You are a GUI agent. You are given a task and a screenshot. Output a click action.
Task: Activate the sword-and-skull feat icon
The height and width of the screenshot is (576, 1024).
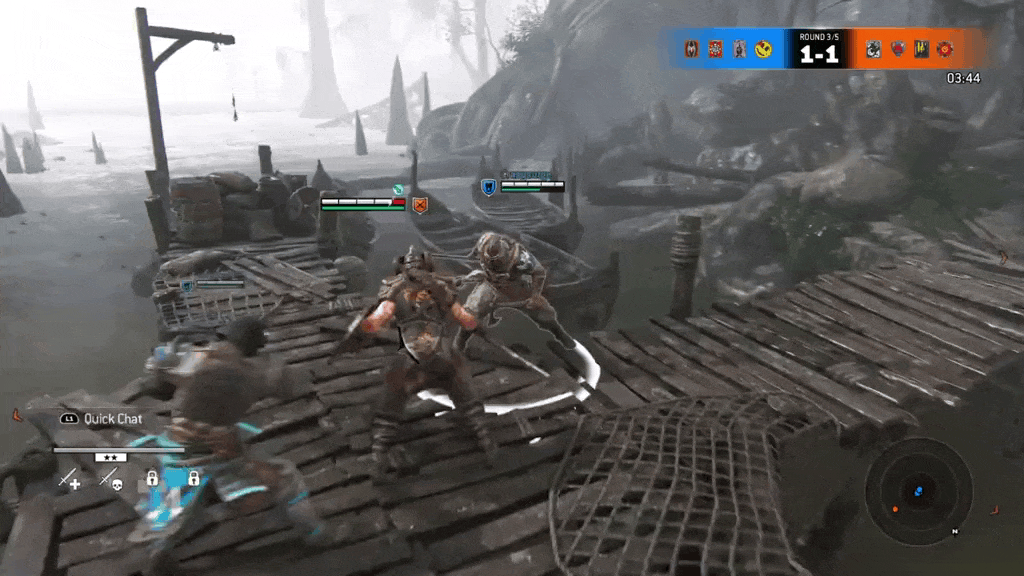109,479
